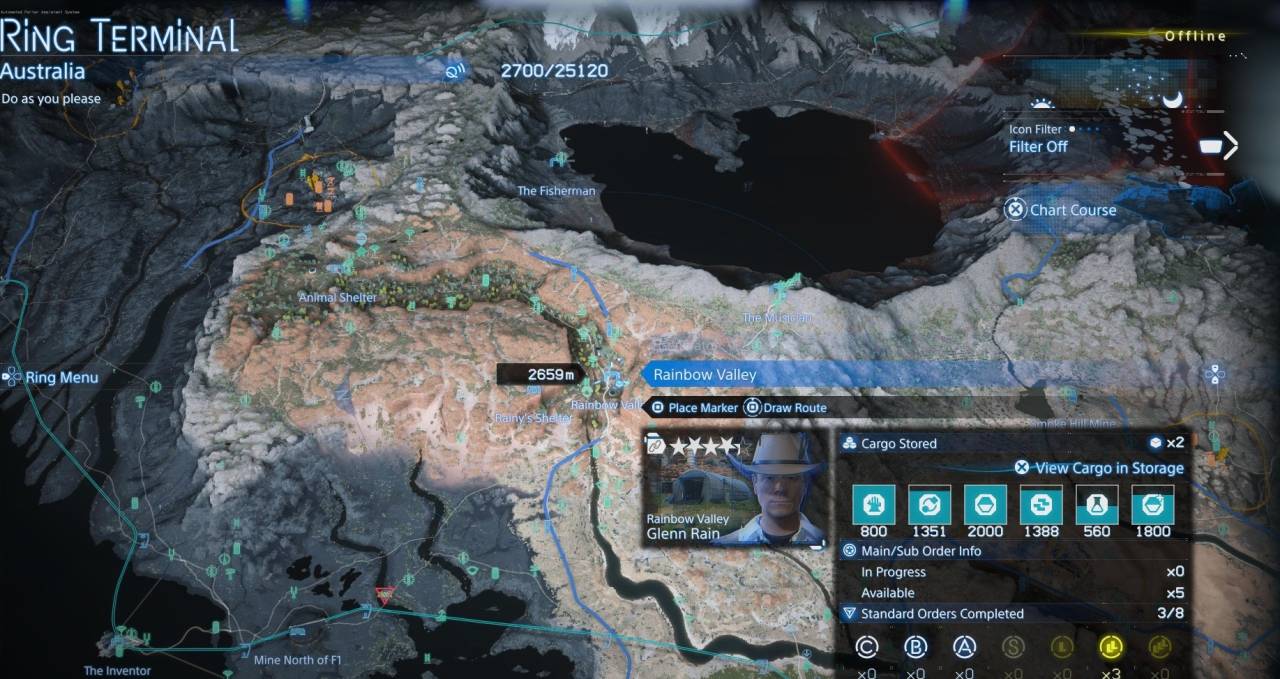Open Glenn Rain's facility portrait card
Image resolution: width=1280 pixels, height=679 pixels.
(735, 488)
